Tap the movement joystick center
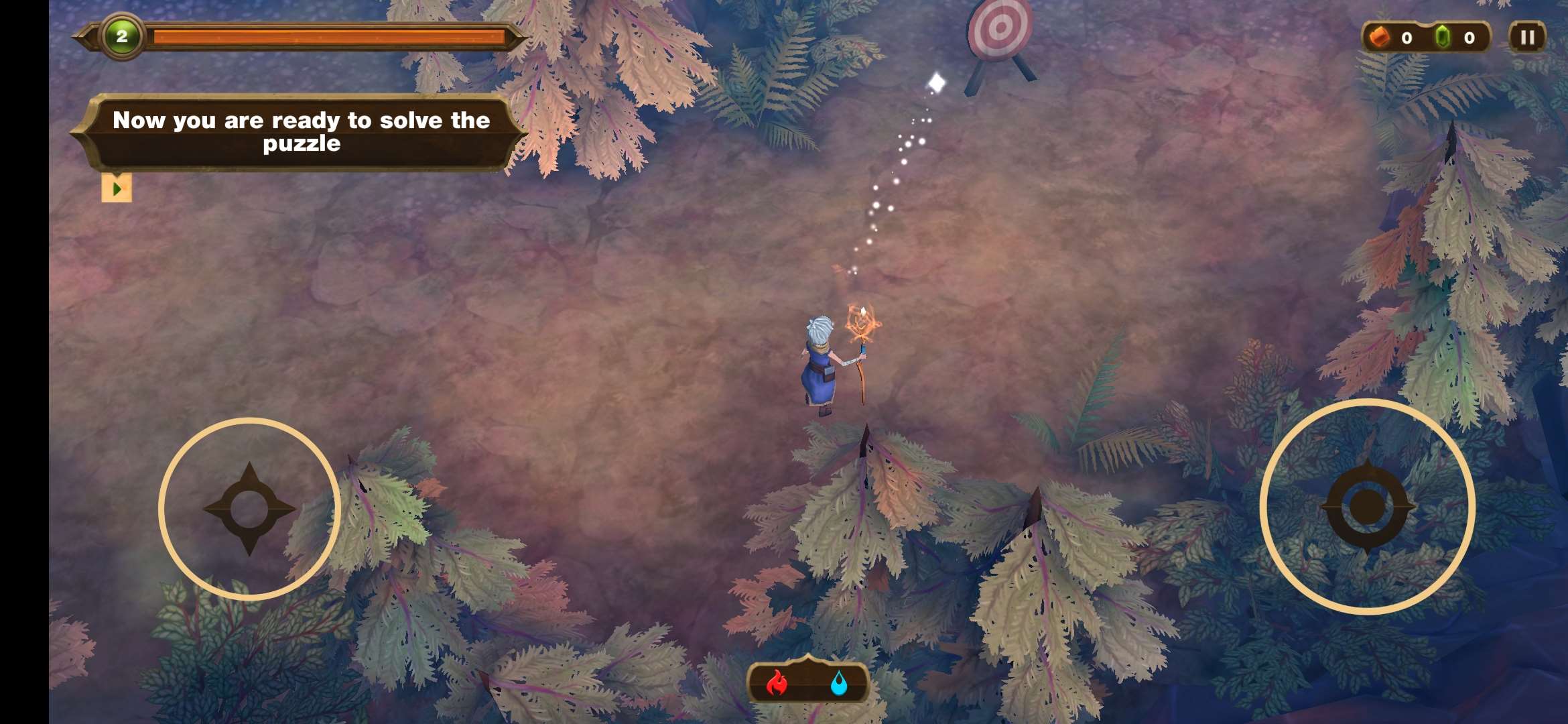Image resolution: width=1568 pixels, height=724 pixels. point(249,509)
